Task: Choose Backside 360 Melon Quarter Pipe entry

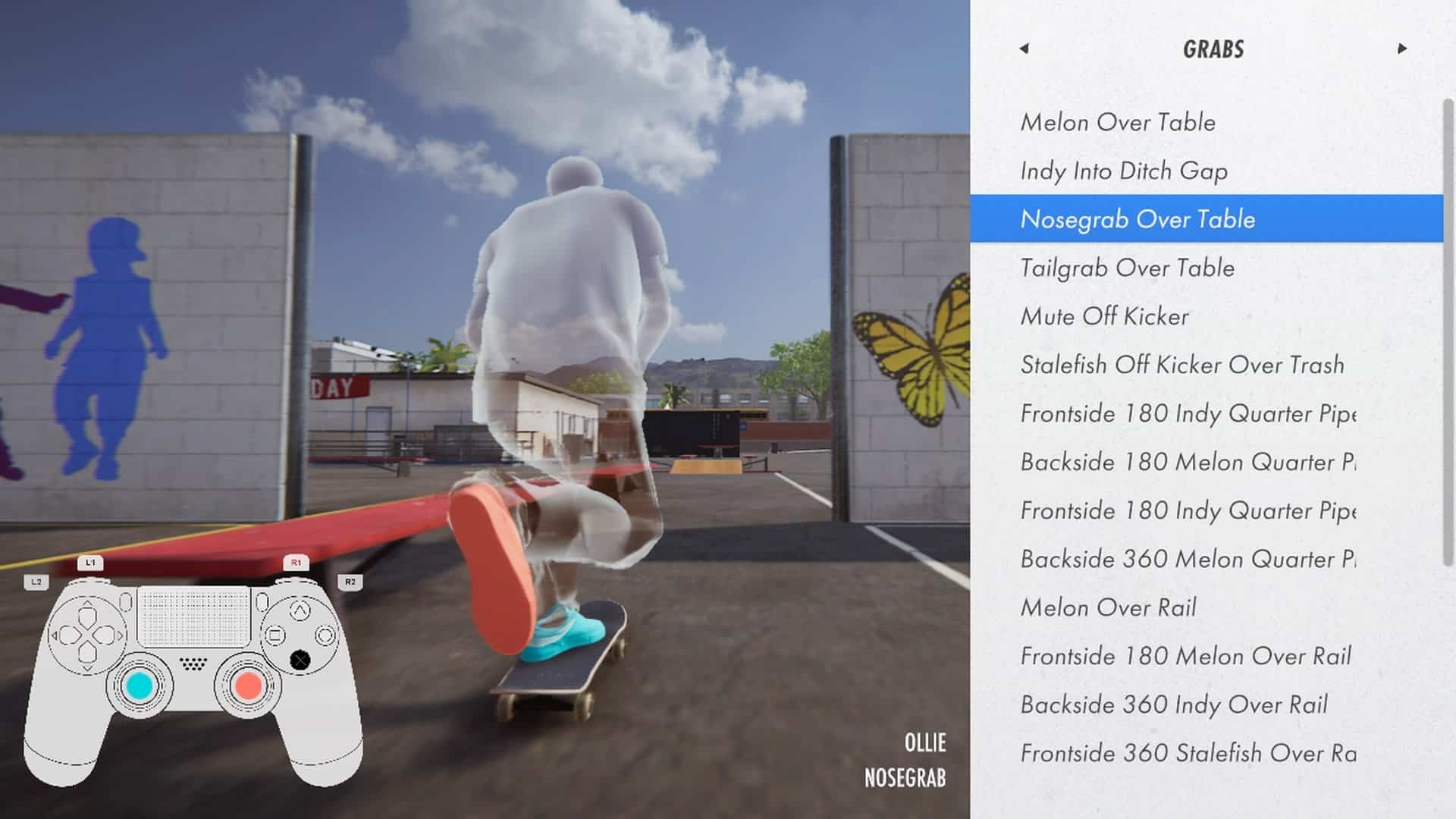Action: coord(1188,559)
